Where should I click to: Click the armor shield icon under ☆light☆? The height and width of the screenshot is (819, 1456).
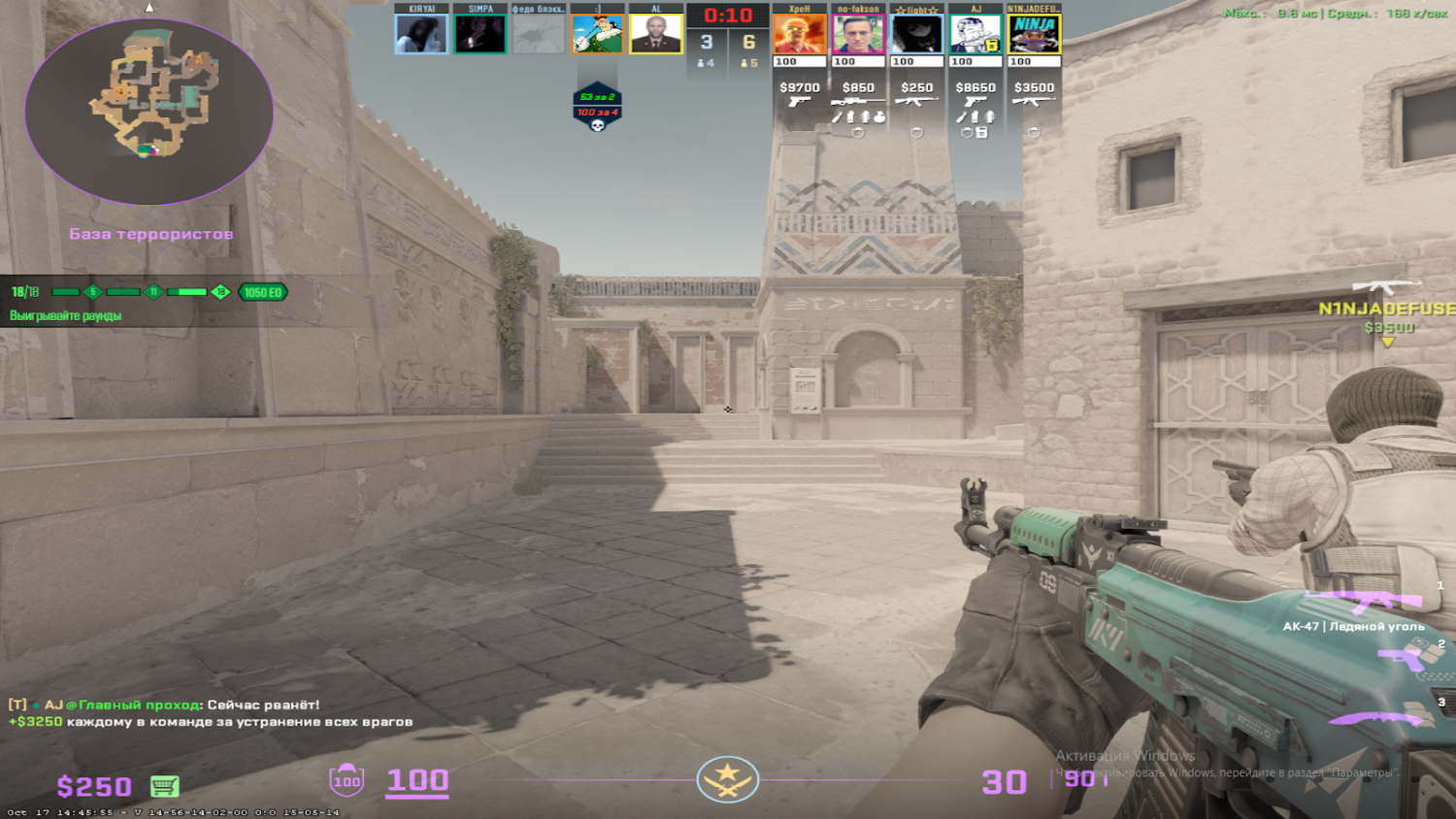coord(918,132)
